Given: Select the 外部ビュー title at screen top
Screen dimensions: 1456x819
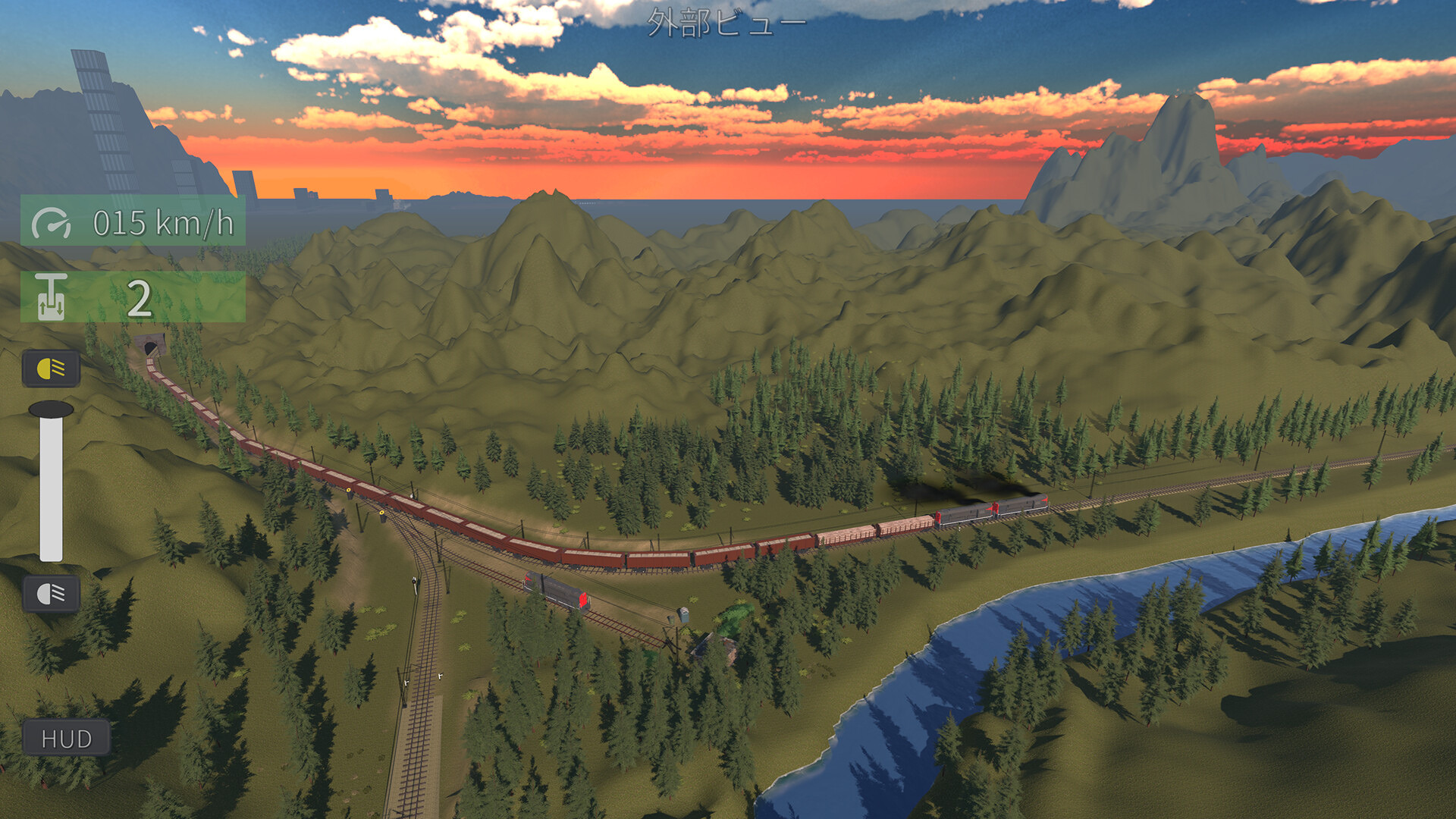Looking at the screenshot, I should (x=726, y=22).
